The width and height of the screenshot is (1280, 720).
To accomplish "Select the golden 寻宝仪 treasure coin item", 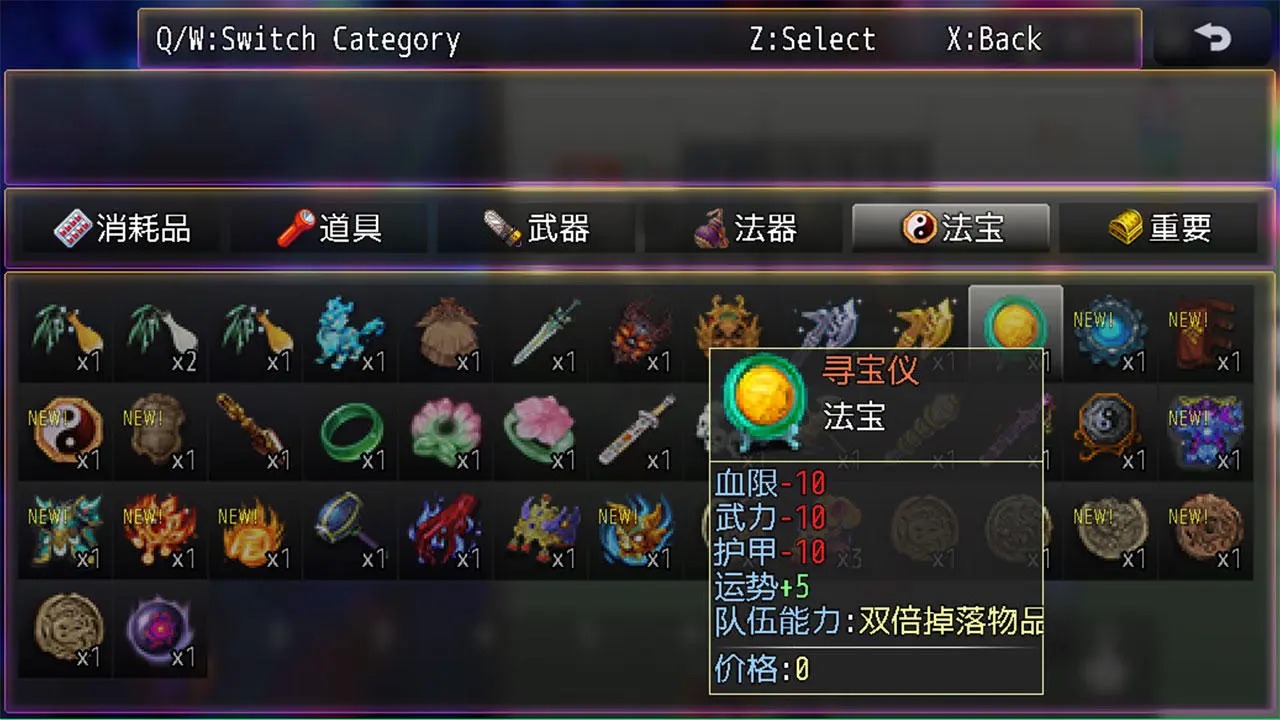I will click(1015, 330).
